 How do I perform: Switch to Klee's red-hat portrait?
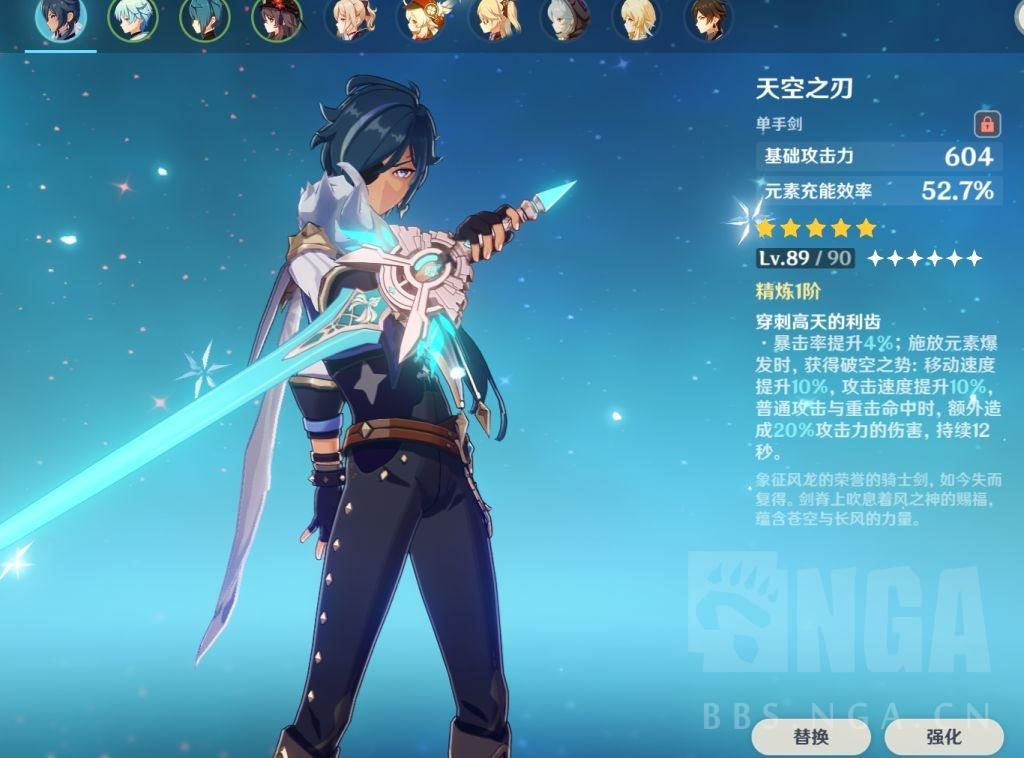[421, 18]
